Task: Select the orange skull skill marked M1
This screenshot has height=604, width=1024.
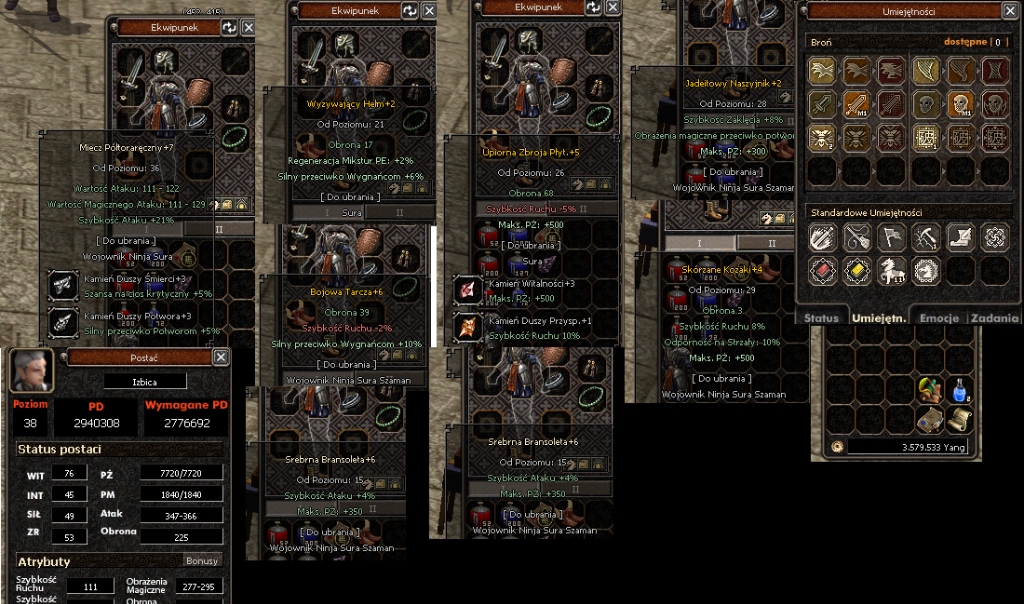Action: [959, 104]
